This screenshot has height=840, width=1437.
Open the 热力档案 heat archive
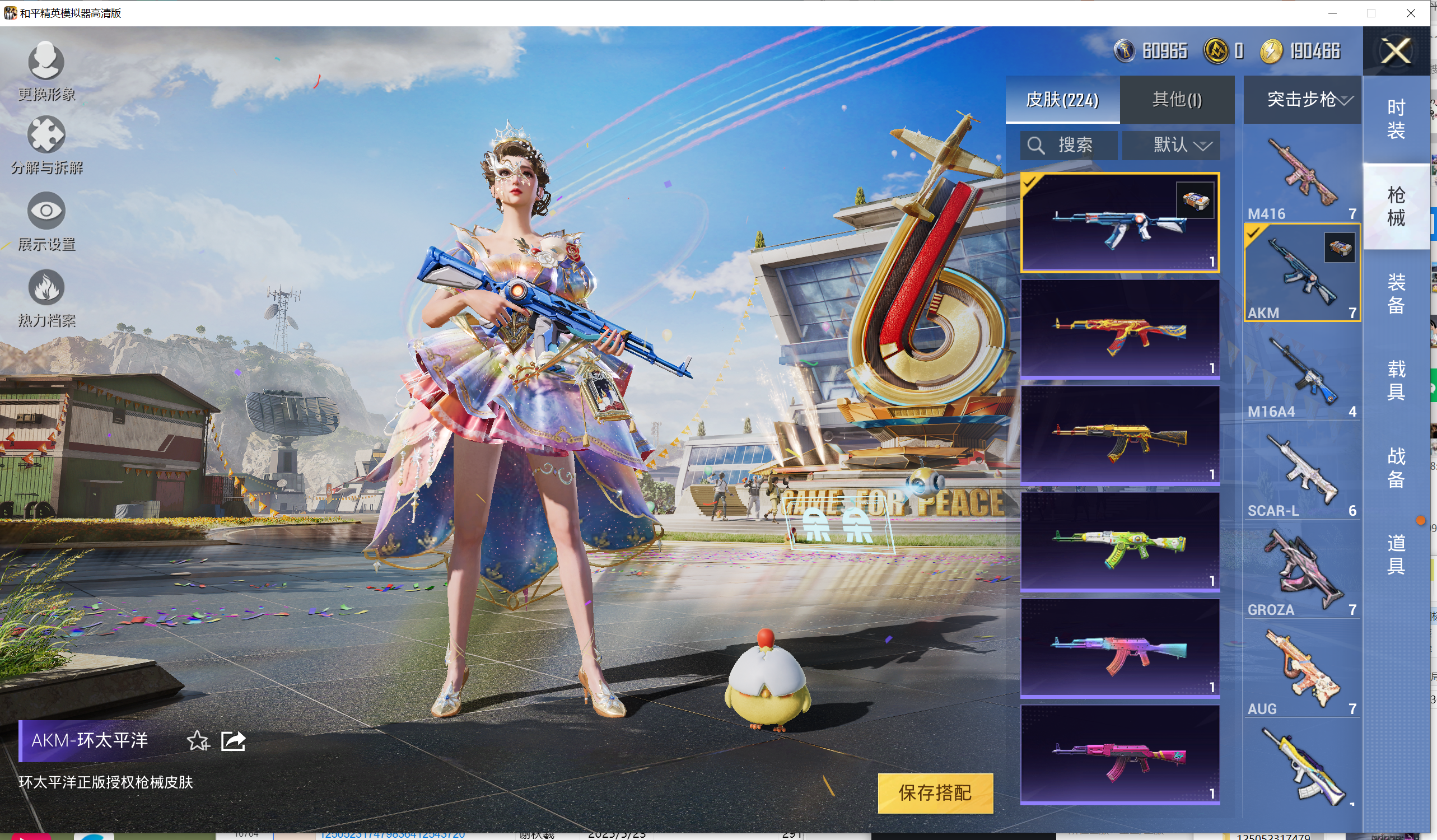46,298
